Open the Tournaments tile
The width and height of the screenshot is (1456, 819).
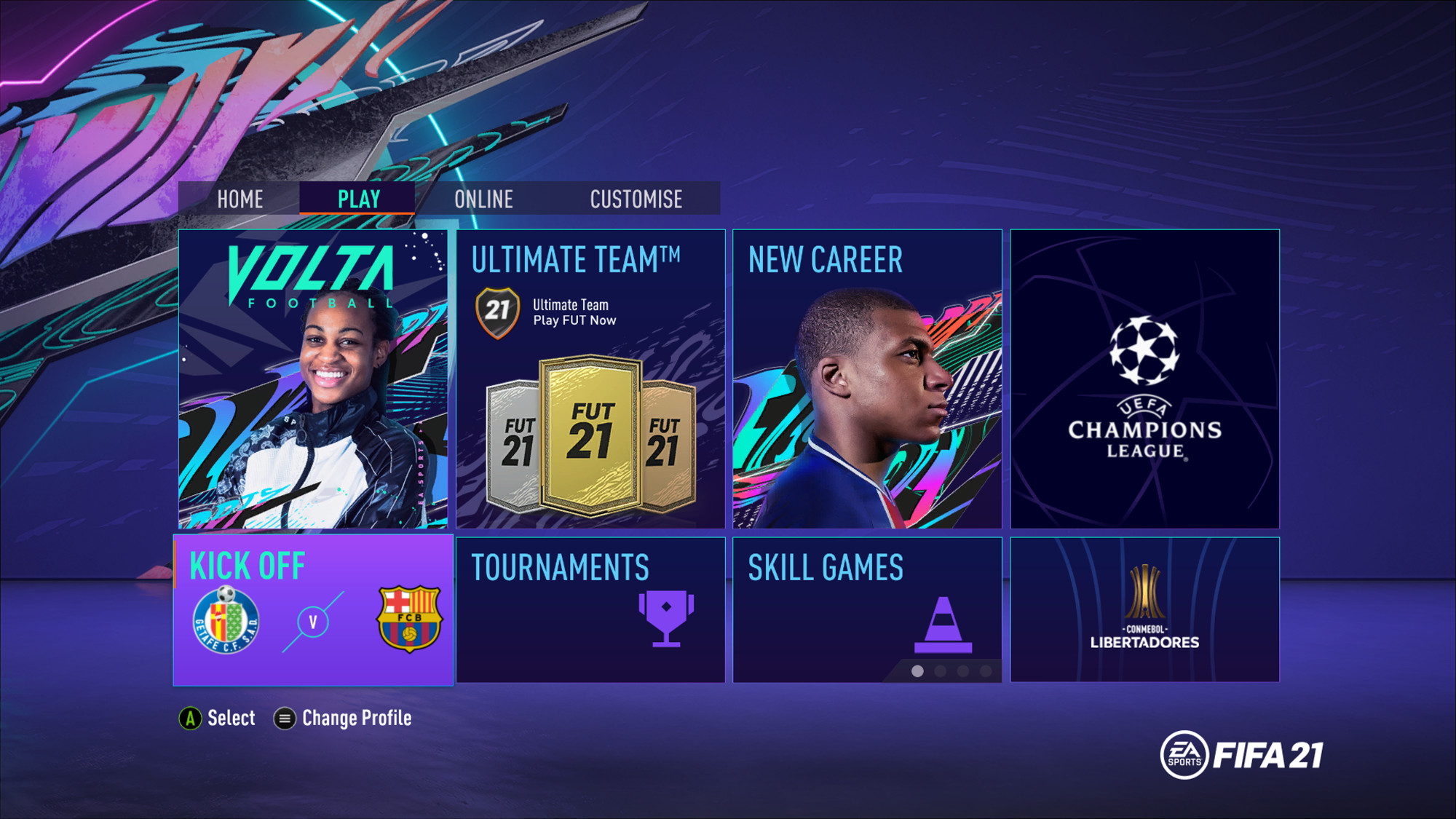pyautogui.click(x=590, y=610)
